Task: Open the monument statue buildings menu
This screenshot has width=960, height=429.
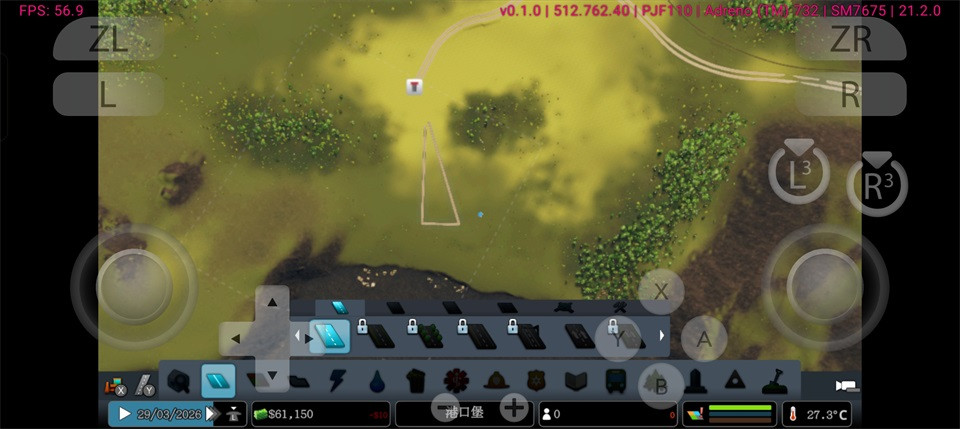Action: pyautogui.click(x=695, y=381)
